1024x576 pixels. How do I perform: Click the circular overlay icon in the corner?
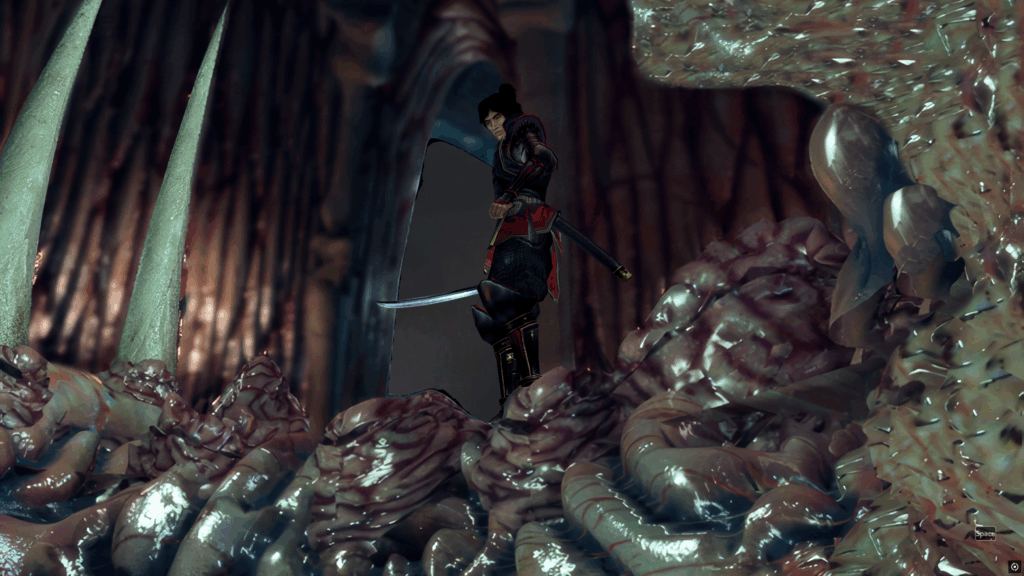click(x=1014, y=566)
